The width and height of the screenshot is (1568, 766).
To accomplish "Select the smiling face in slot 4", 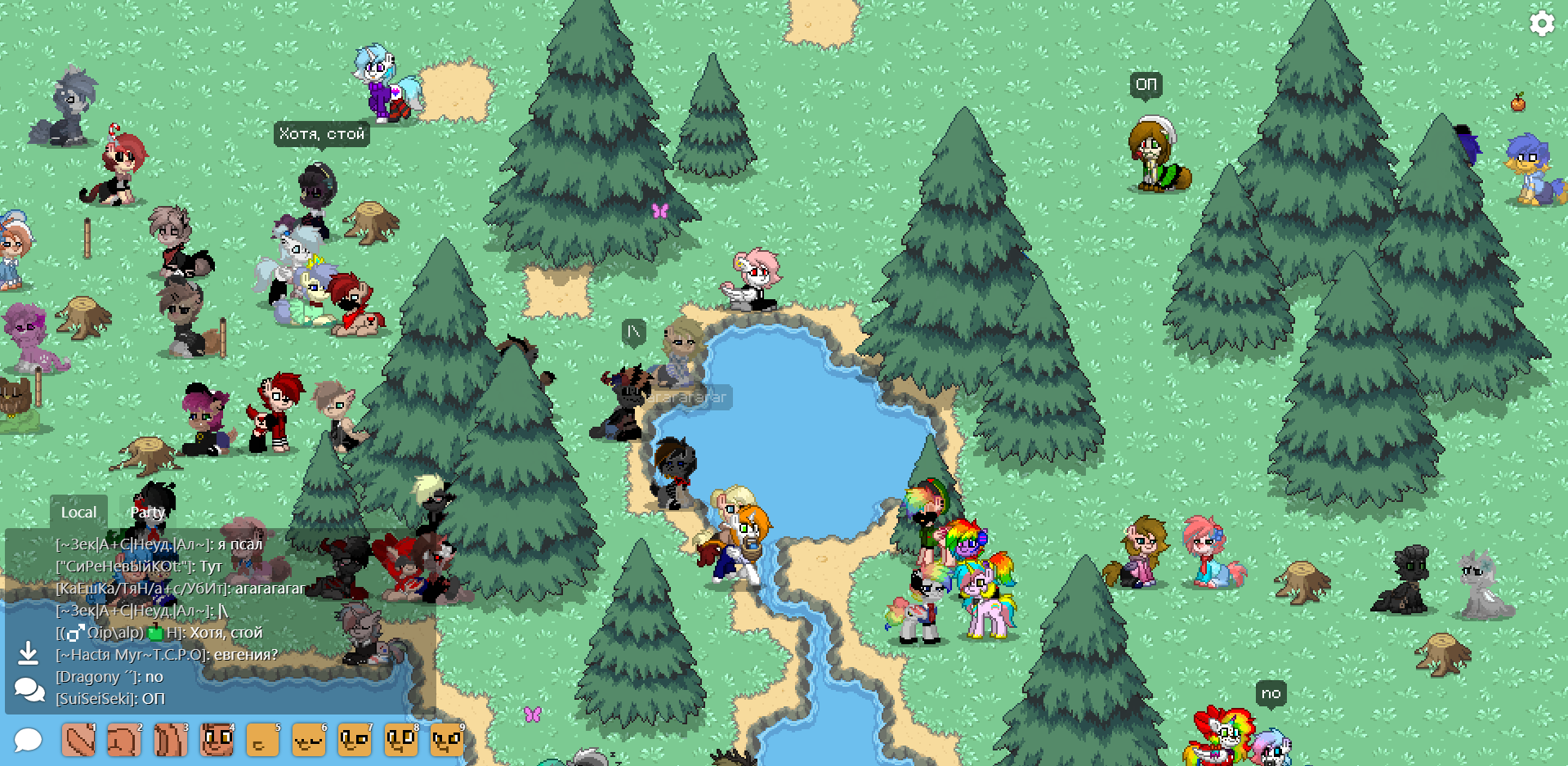I will point(217,741).
